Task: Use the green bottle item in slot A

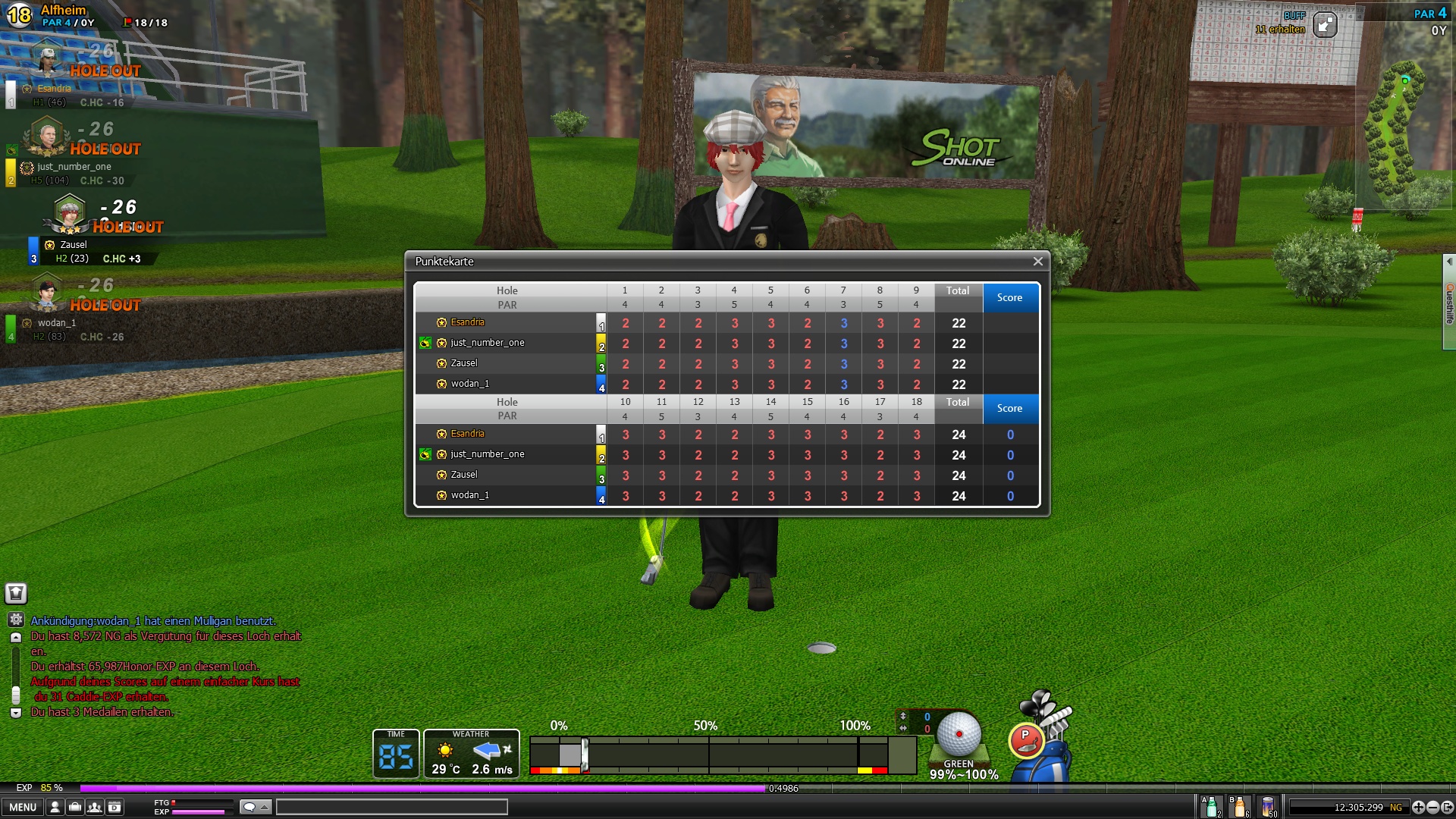Action: pyautogui.click(x=1211, y=807)
